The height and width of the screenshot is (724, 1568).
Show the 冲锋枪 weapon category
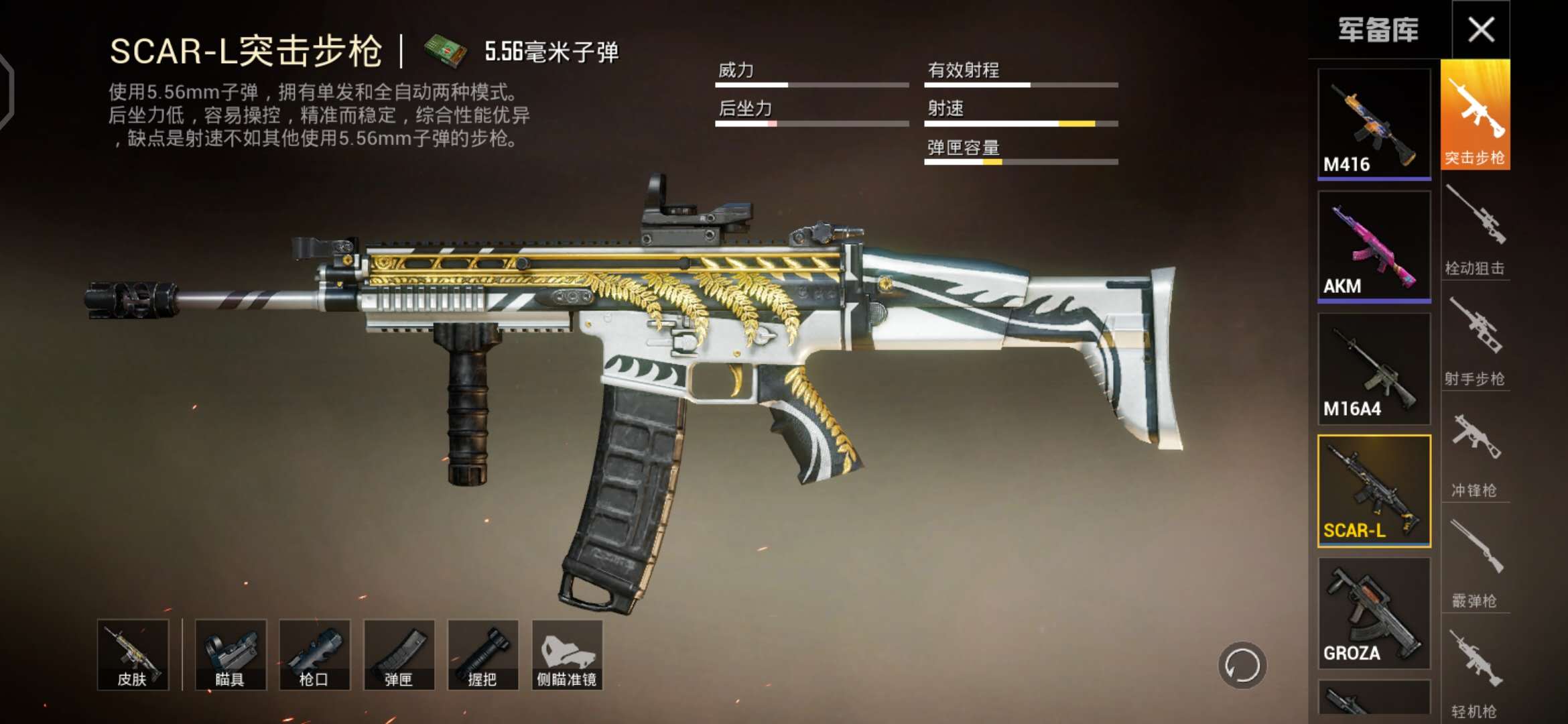[1475, 452]
